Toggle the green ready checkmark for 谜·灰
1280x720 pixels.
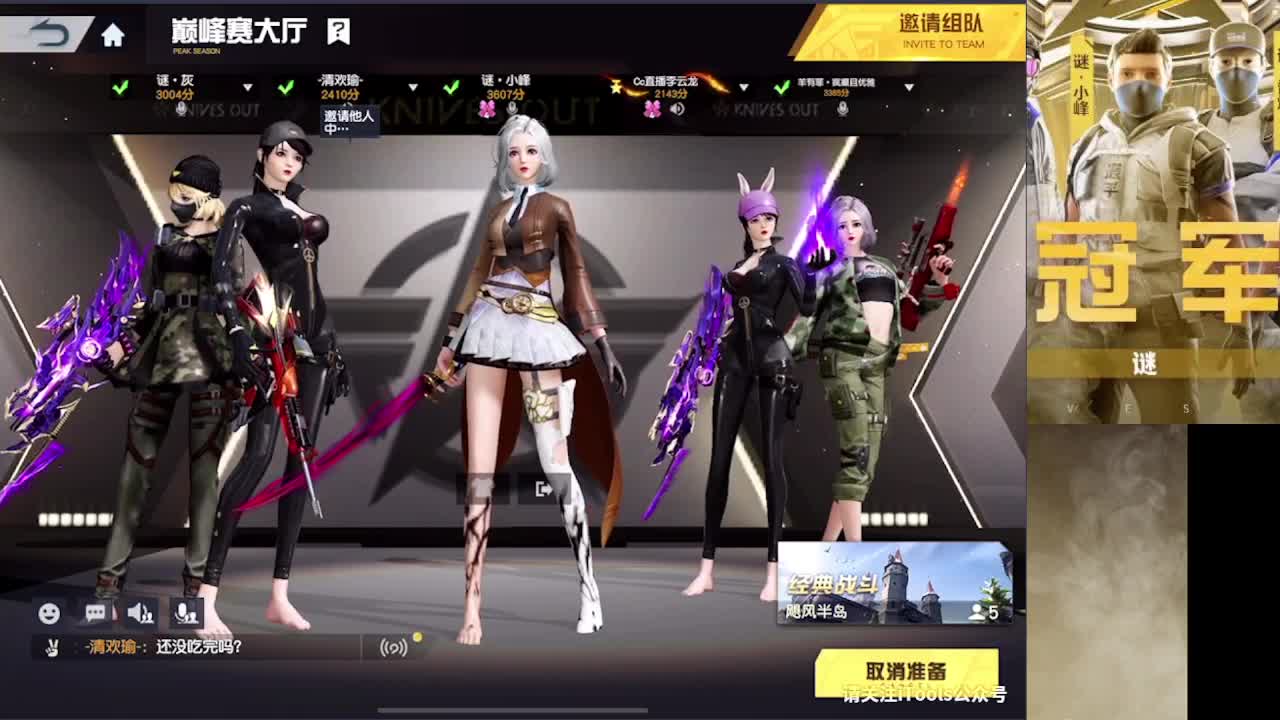point(120,86)
